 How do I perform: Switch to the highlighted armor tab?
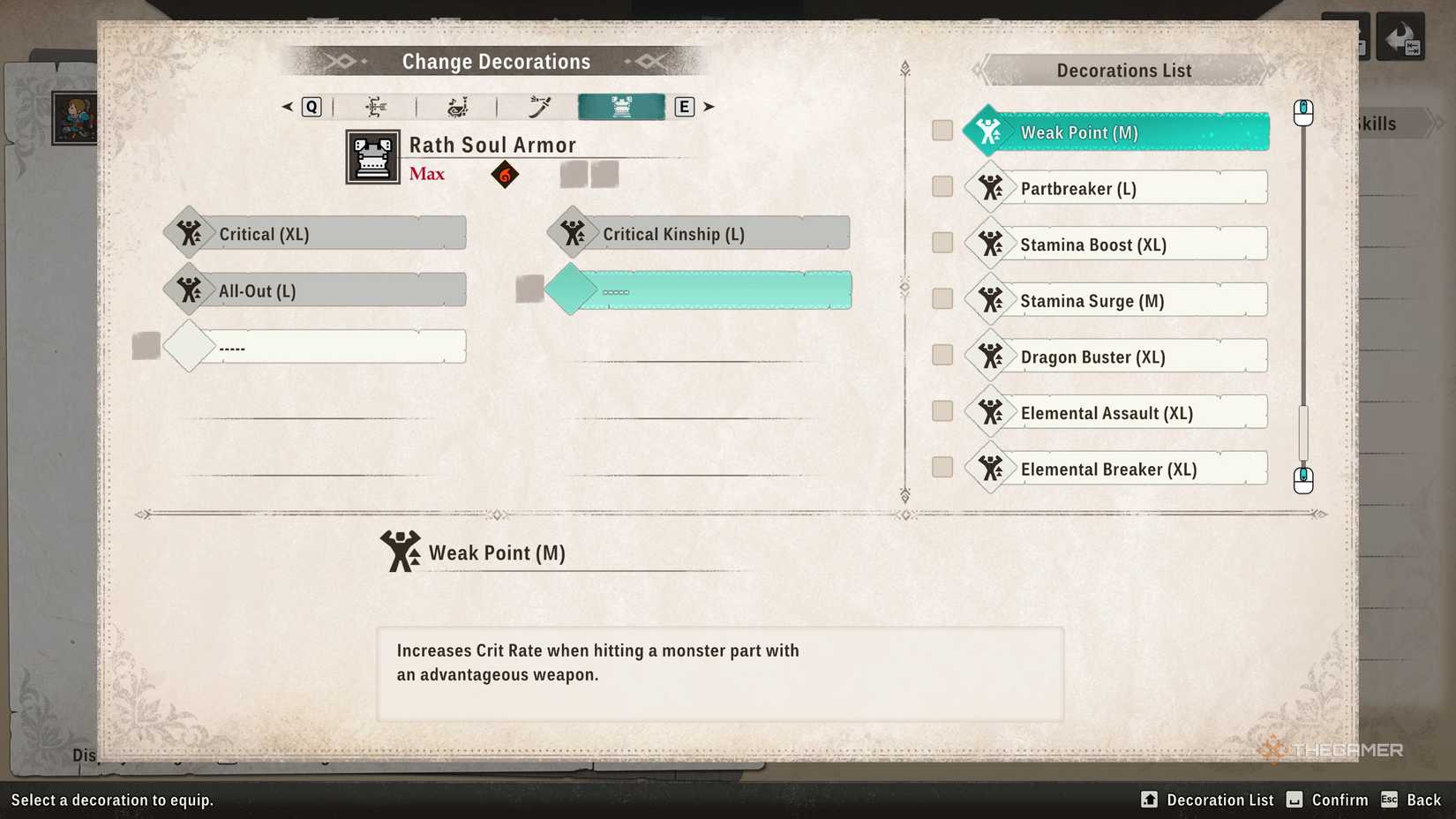(x=620, y=106)
